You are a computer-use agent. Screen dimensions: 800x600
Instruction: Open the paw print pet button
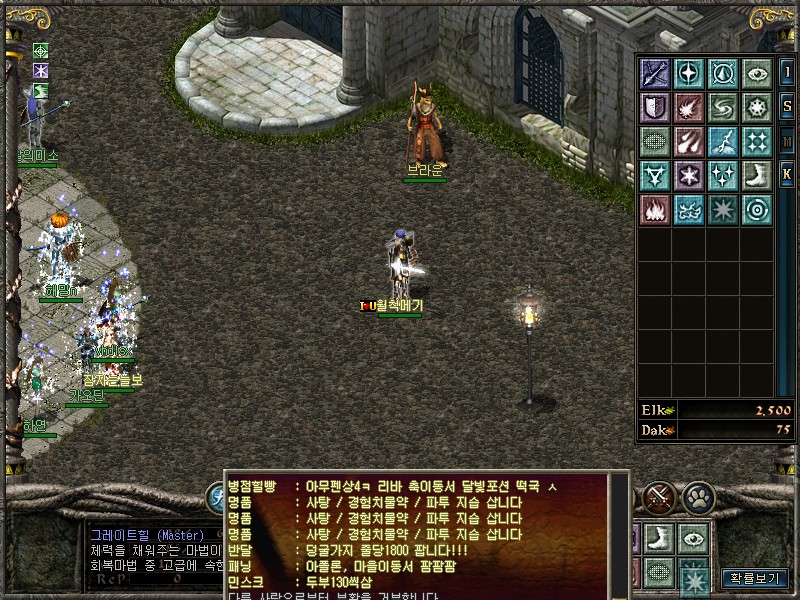point(697,495)
